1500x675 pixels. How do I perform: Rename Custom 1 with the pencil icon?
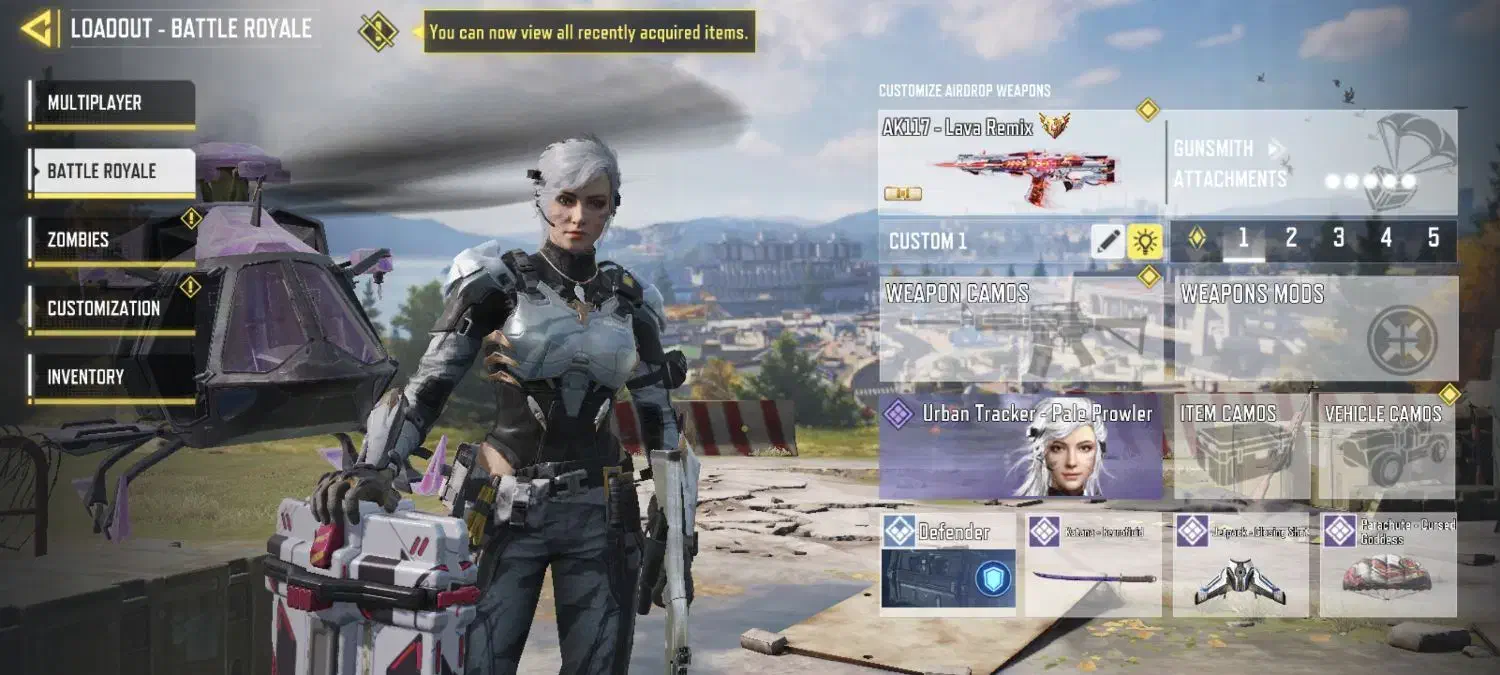1107,241
